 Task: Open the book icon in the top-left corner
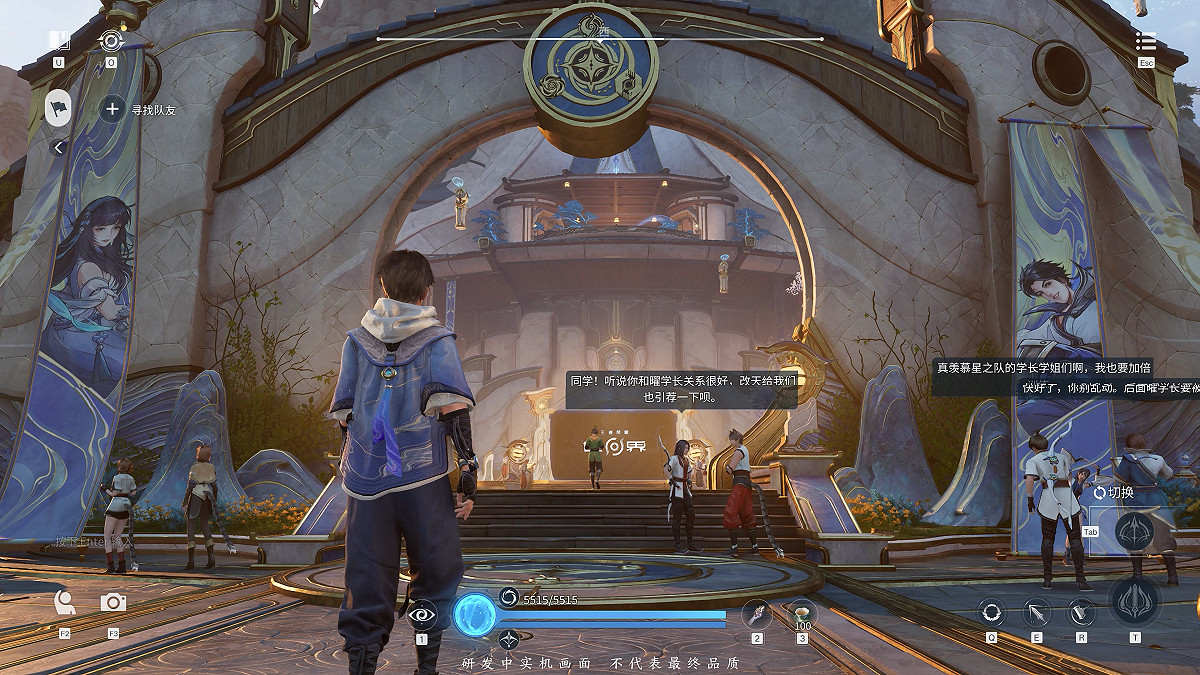pyautogui.click(x=59, y=41)
